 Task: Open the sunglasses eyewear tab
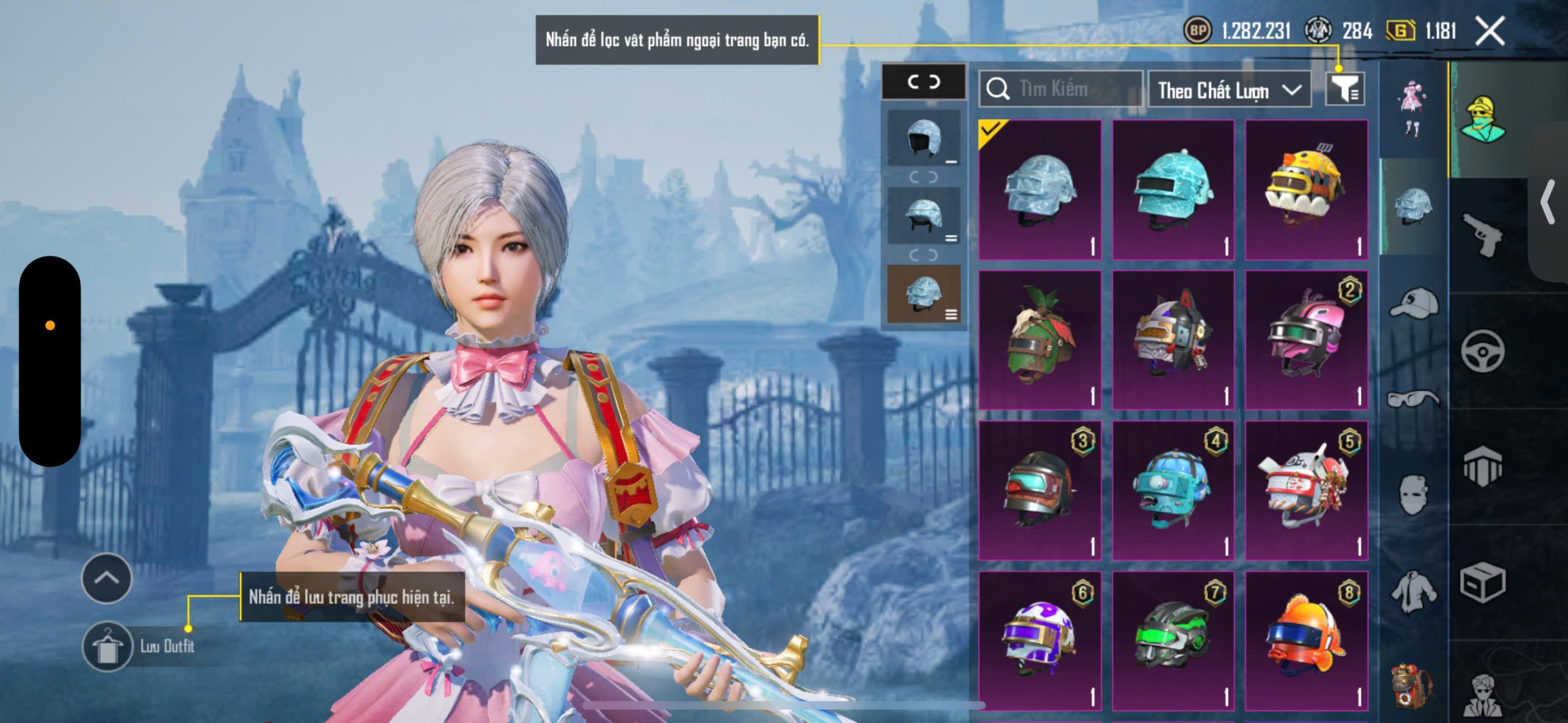(1413, 399)
